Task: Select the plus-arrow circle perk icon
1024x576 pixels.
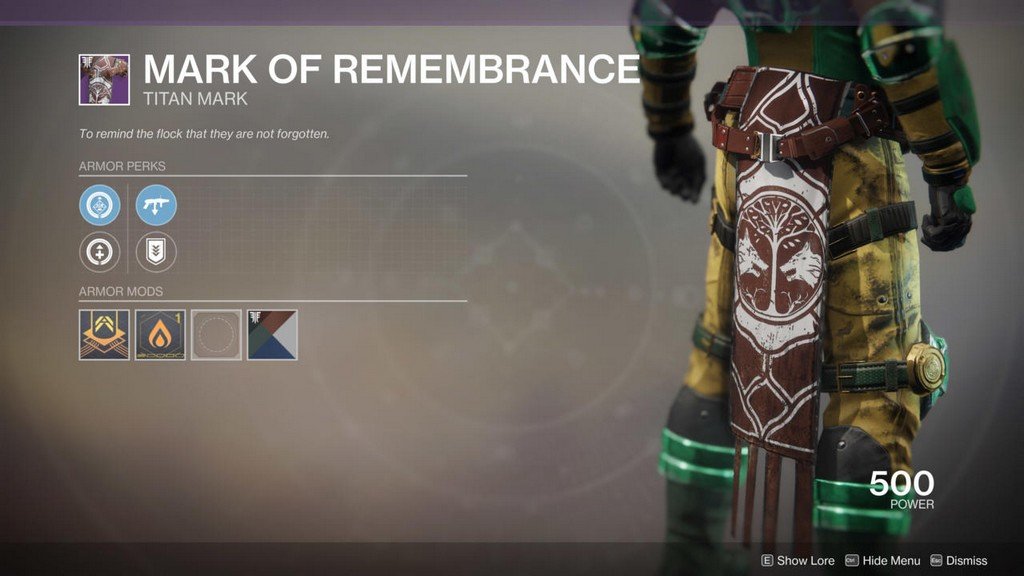Action: [100, 253]
